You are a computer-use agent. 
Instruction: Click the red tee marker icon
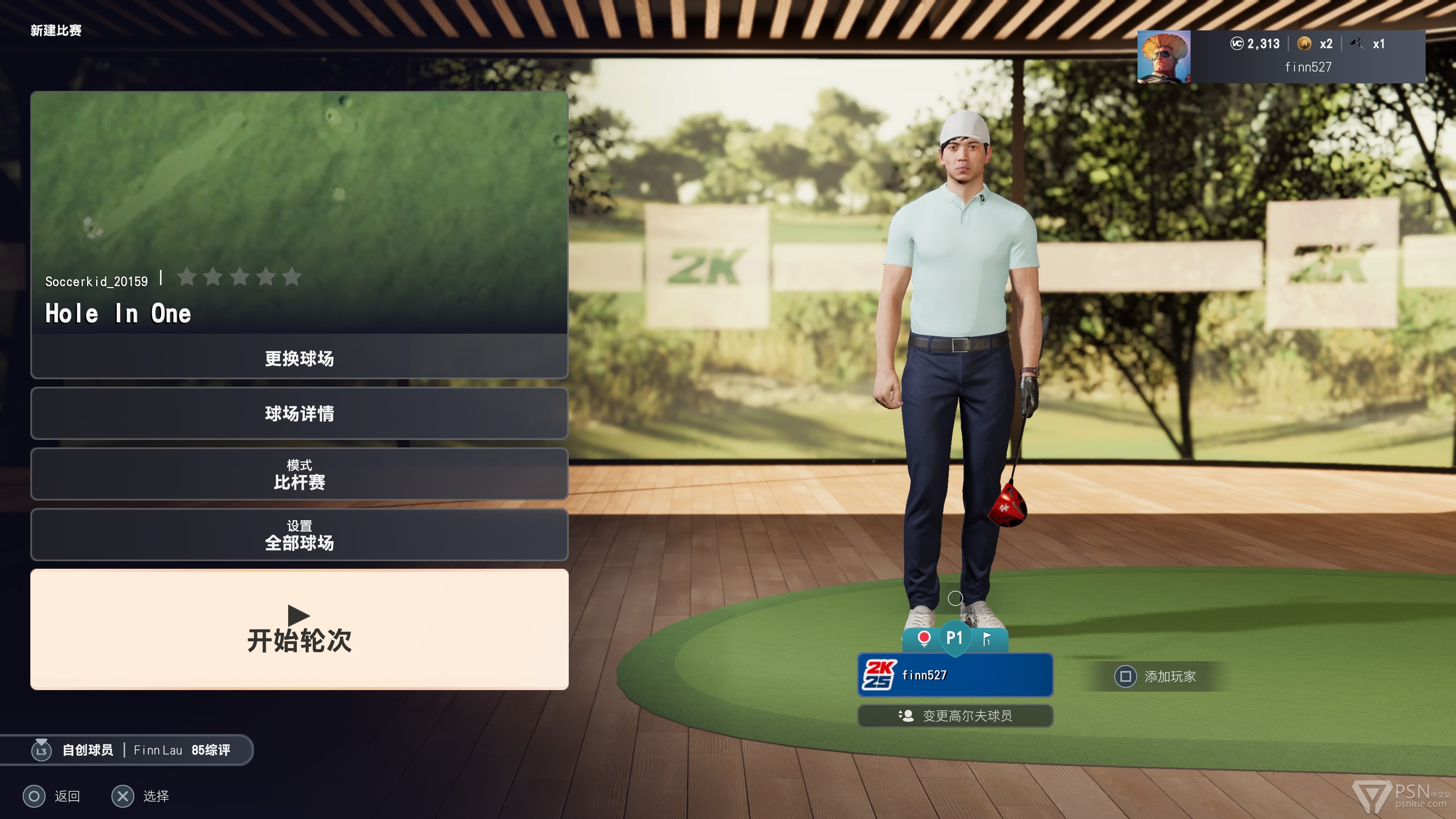pyautogui.click(x=924, y=638)
